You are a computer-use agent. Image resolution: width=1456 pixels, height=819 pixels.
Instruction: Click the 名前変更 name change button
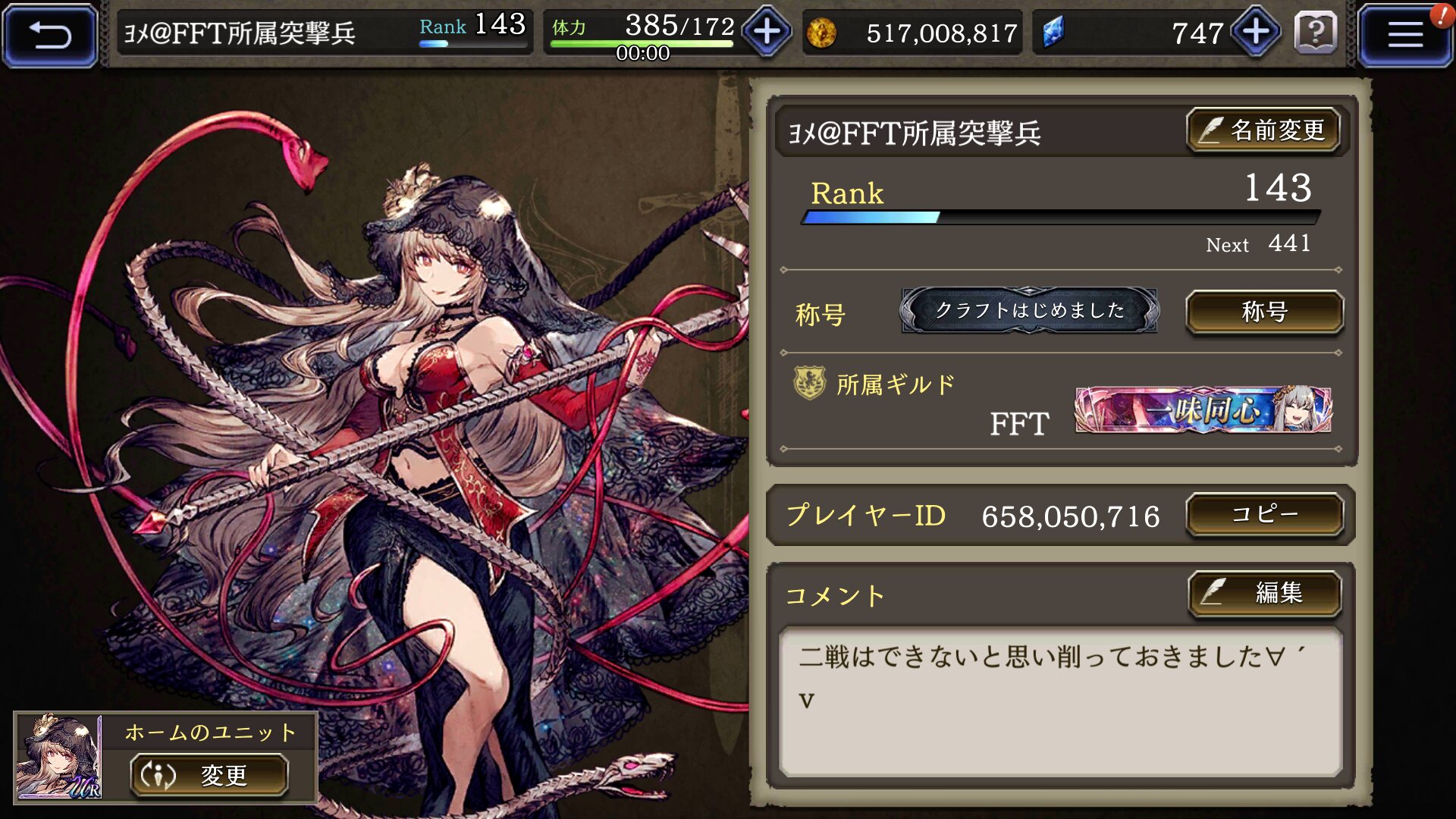tap(1263, 130)
